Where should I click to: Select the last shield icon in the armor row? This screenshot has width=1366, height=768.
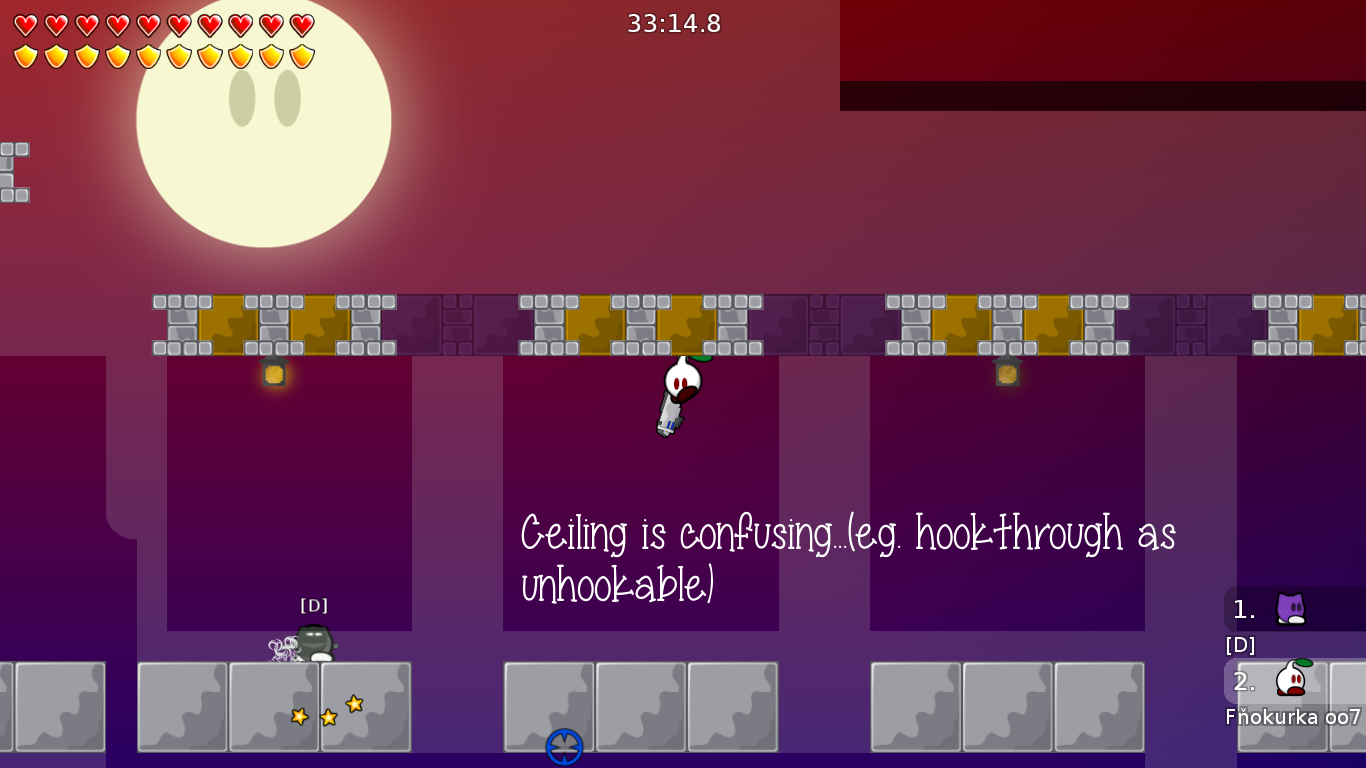tap(303, 56)
